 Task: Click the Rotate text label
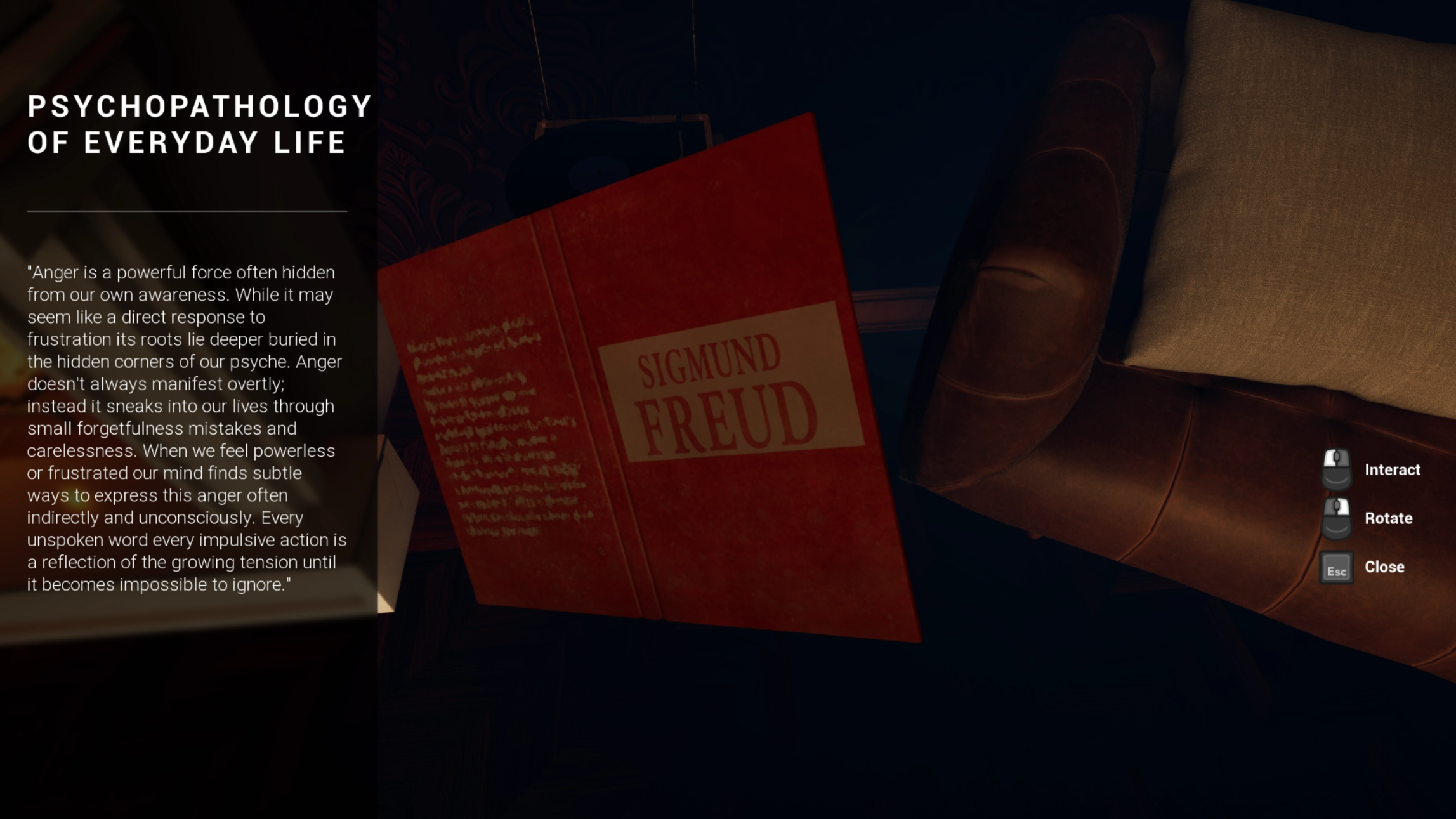(x=1389, y=518)
